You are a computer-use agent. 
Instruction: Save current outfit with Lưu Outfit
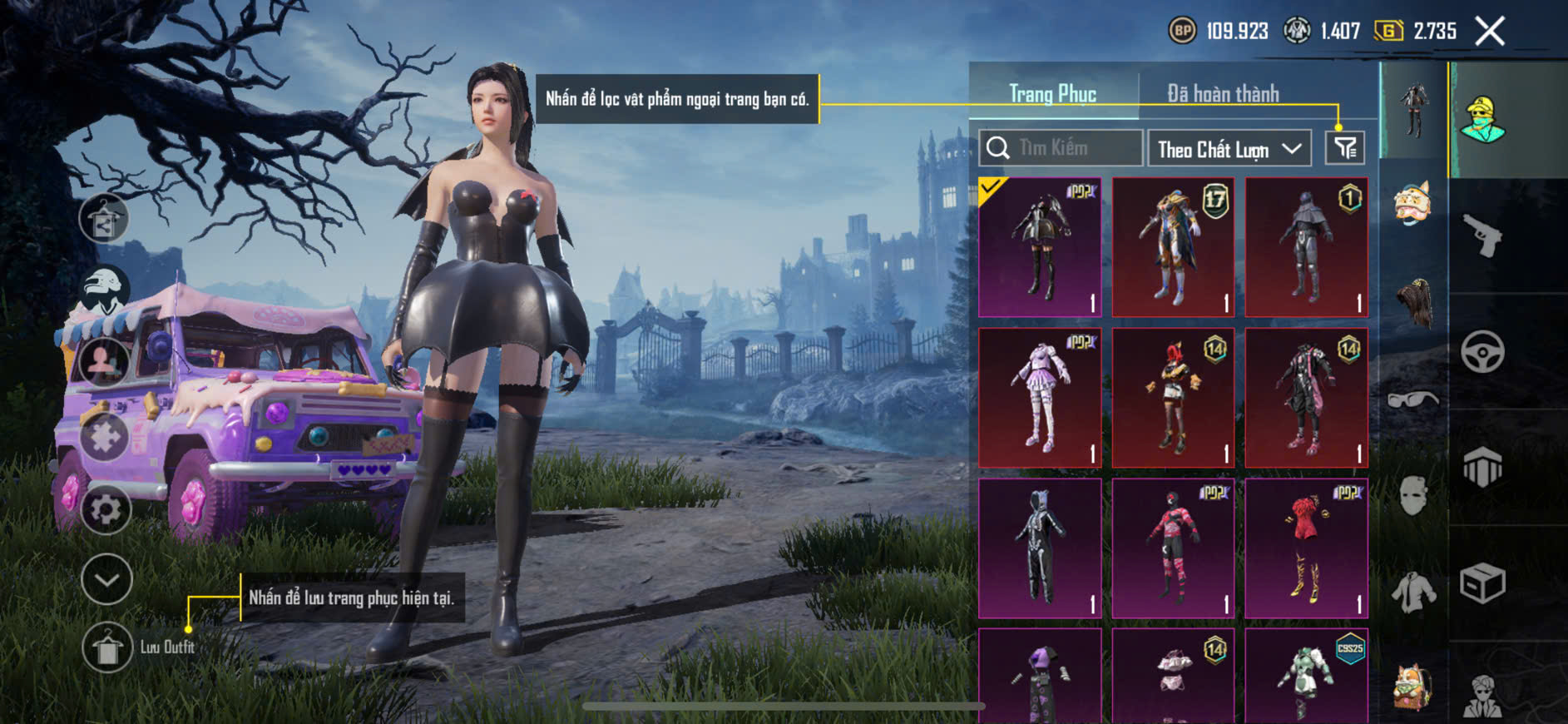click(108, 647)
